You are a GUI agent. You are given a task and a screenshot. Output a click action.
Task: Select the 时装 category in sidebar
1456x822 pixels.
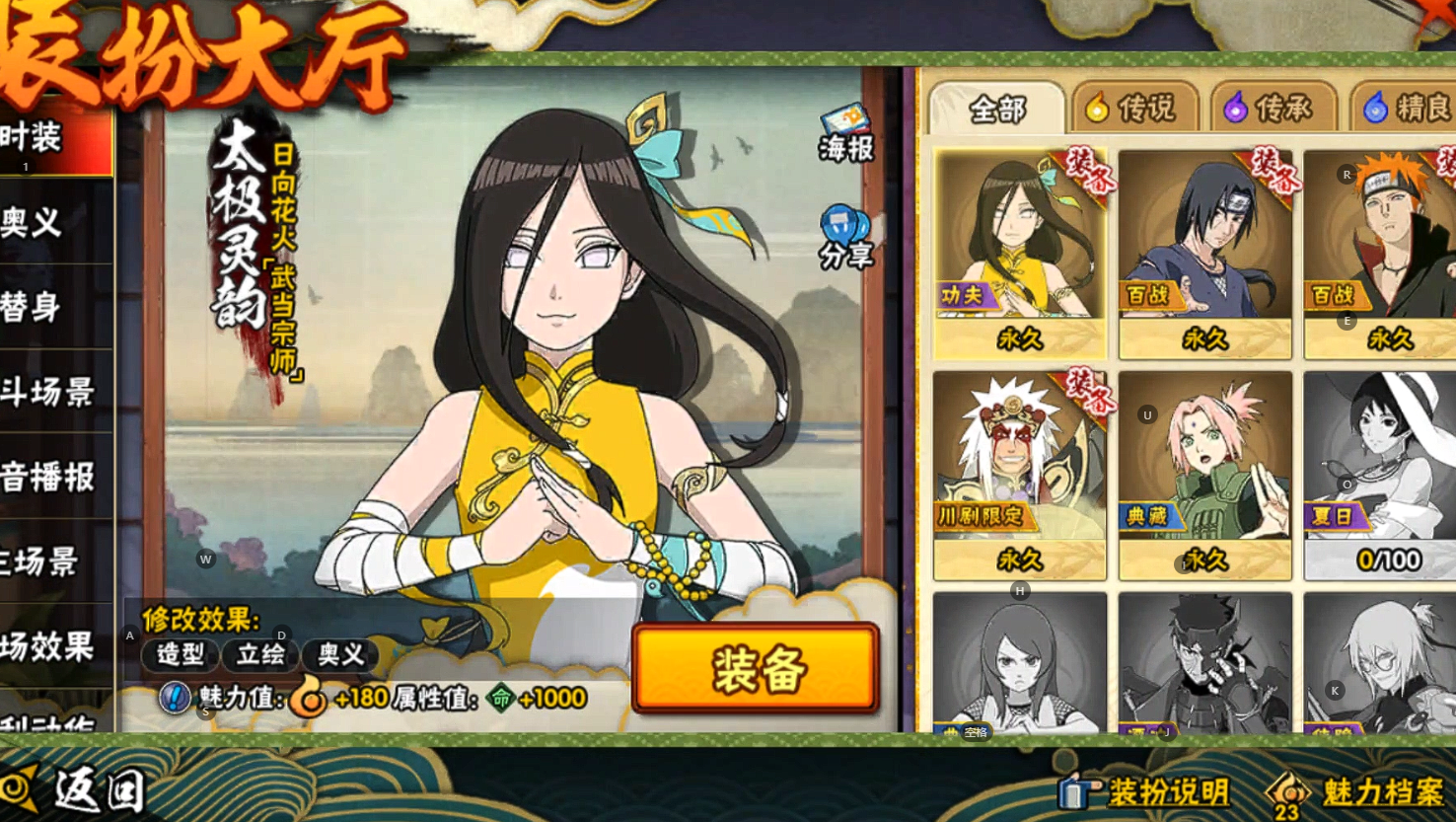click(49, 139)
